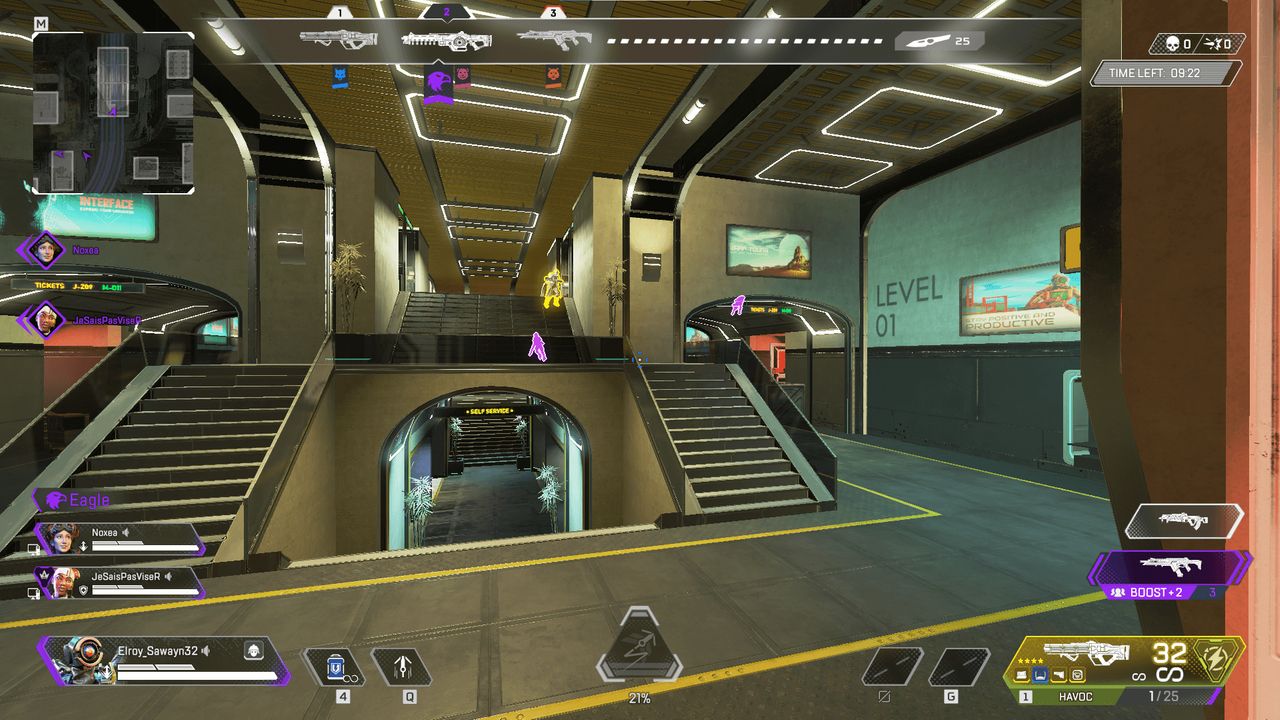The width and height of the screenshot is (1280, 720).
Task: Click Noxea's diamond portrait marker
Action: coord(46,250)
